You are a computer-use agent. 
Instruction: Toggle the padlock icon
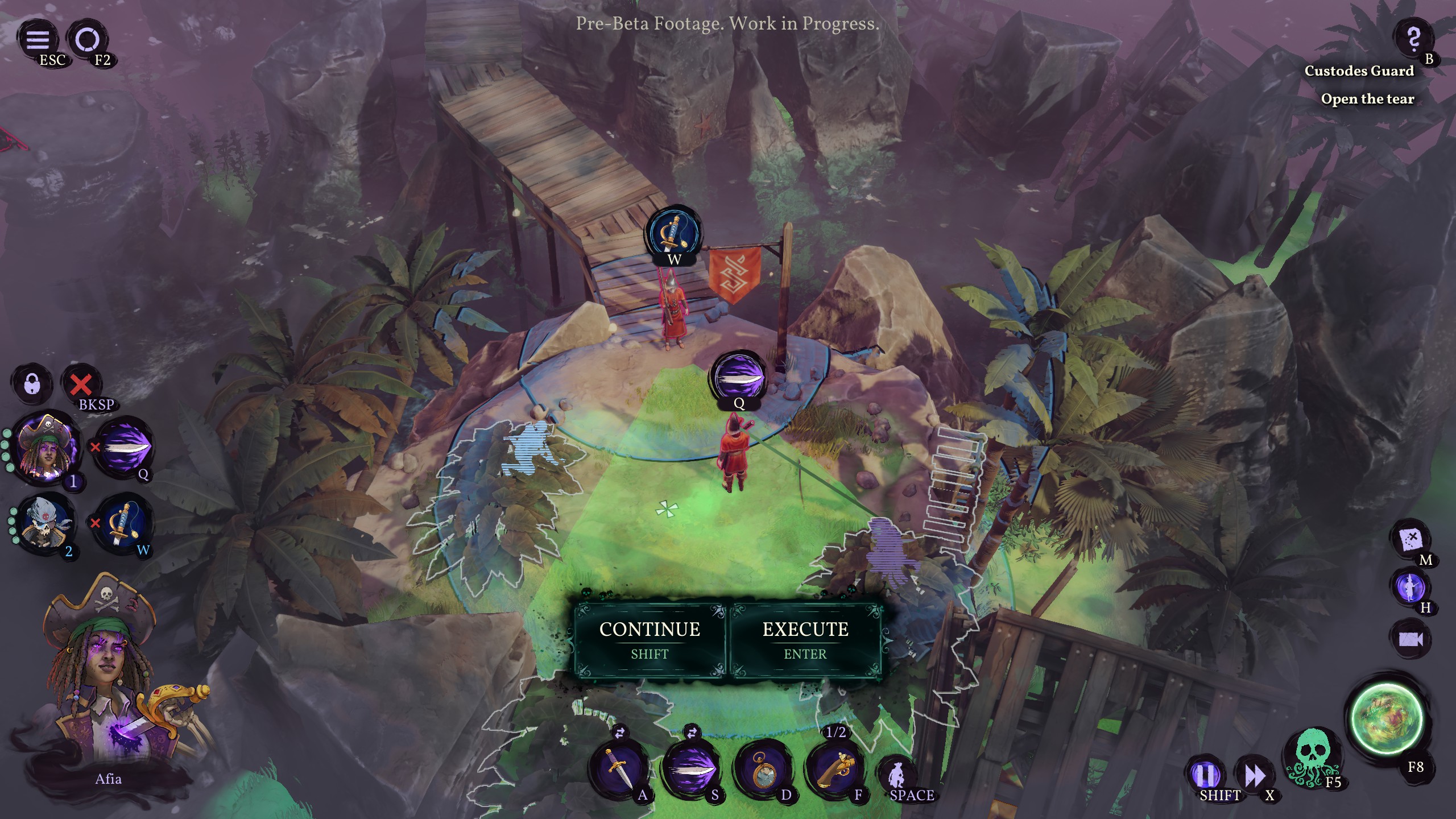(32, 384)
